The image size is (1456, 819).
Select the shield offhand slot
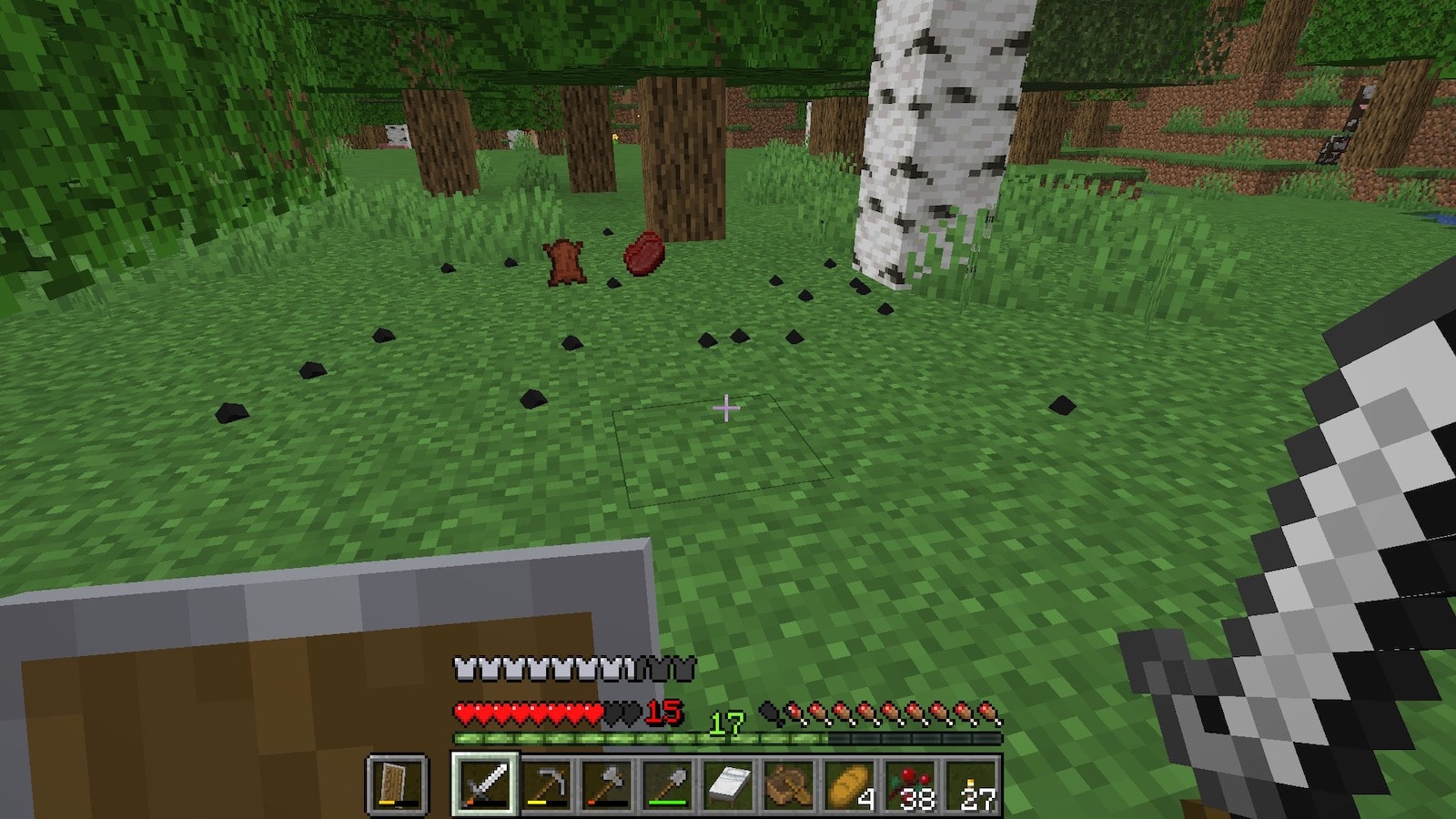[x=398, y=784]
